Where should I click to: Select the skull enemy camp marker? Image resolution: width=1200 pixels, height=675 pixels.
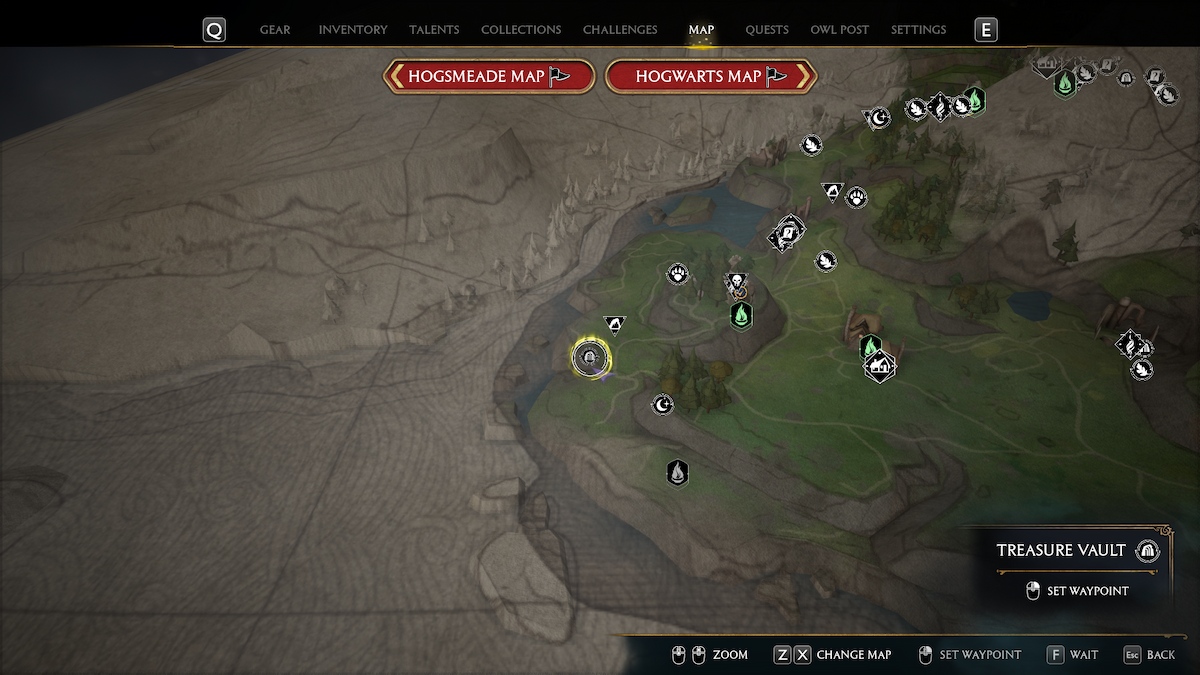(x=736, y=283)
